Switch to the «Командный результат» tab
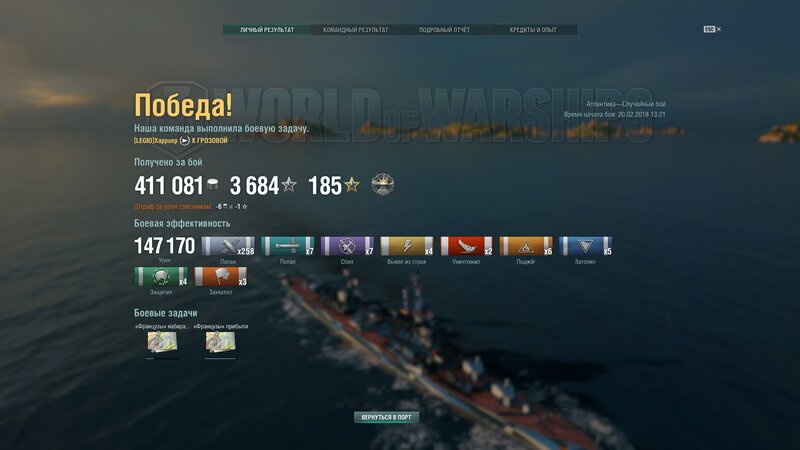 356,30
